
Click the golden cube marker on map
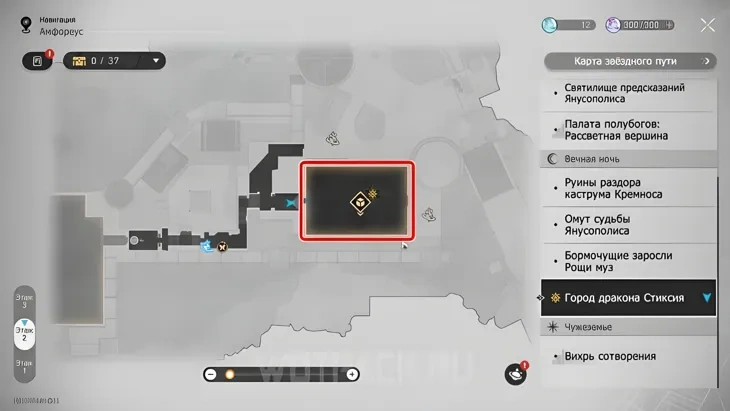(356, 203)
